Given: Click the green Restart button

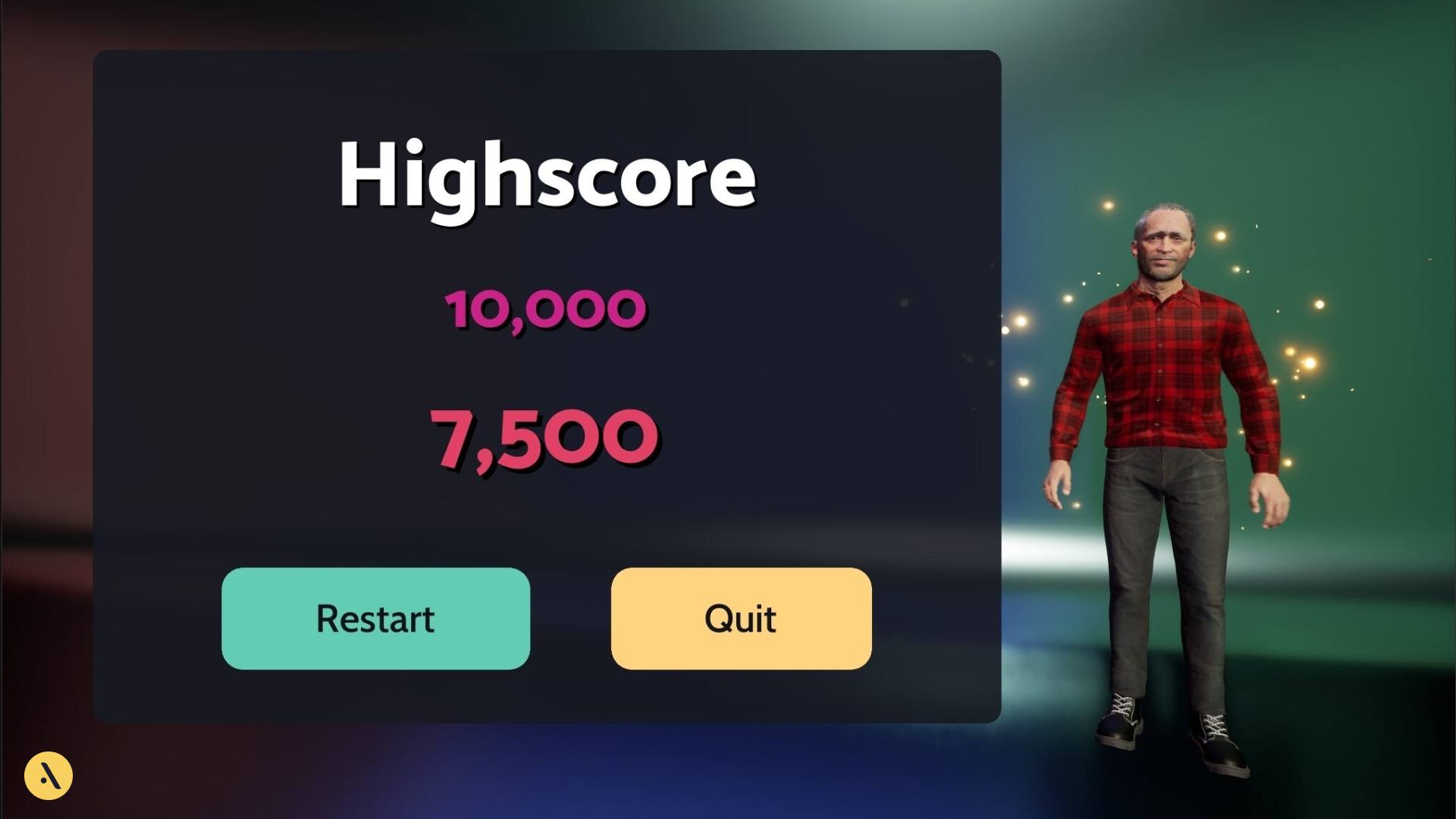Looking at the screenshot, I should 375,618.
